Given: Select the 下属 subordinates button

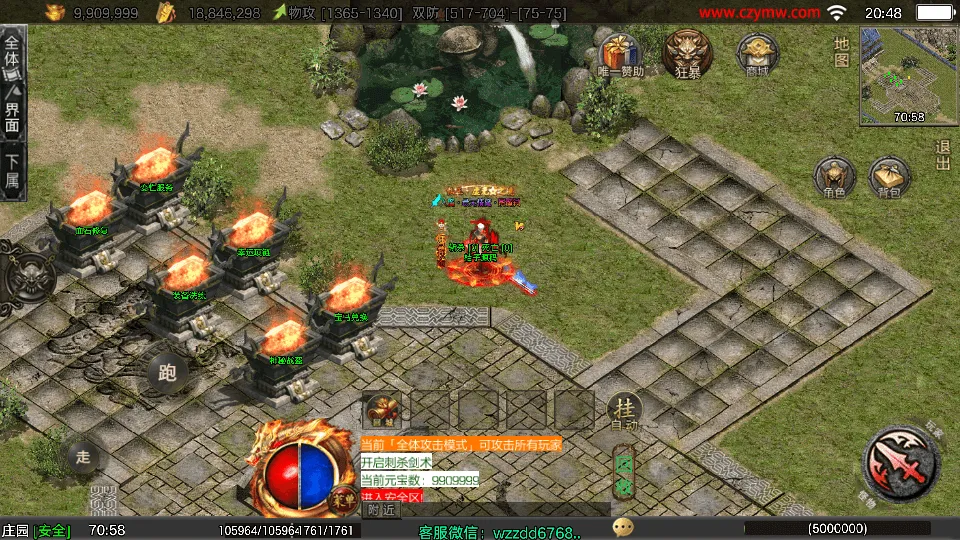Looking at the screenshot, I should coord(12,170).
